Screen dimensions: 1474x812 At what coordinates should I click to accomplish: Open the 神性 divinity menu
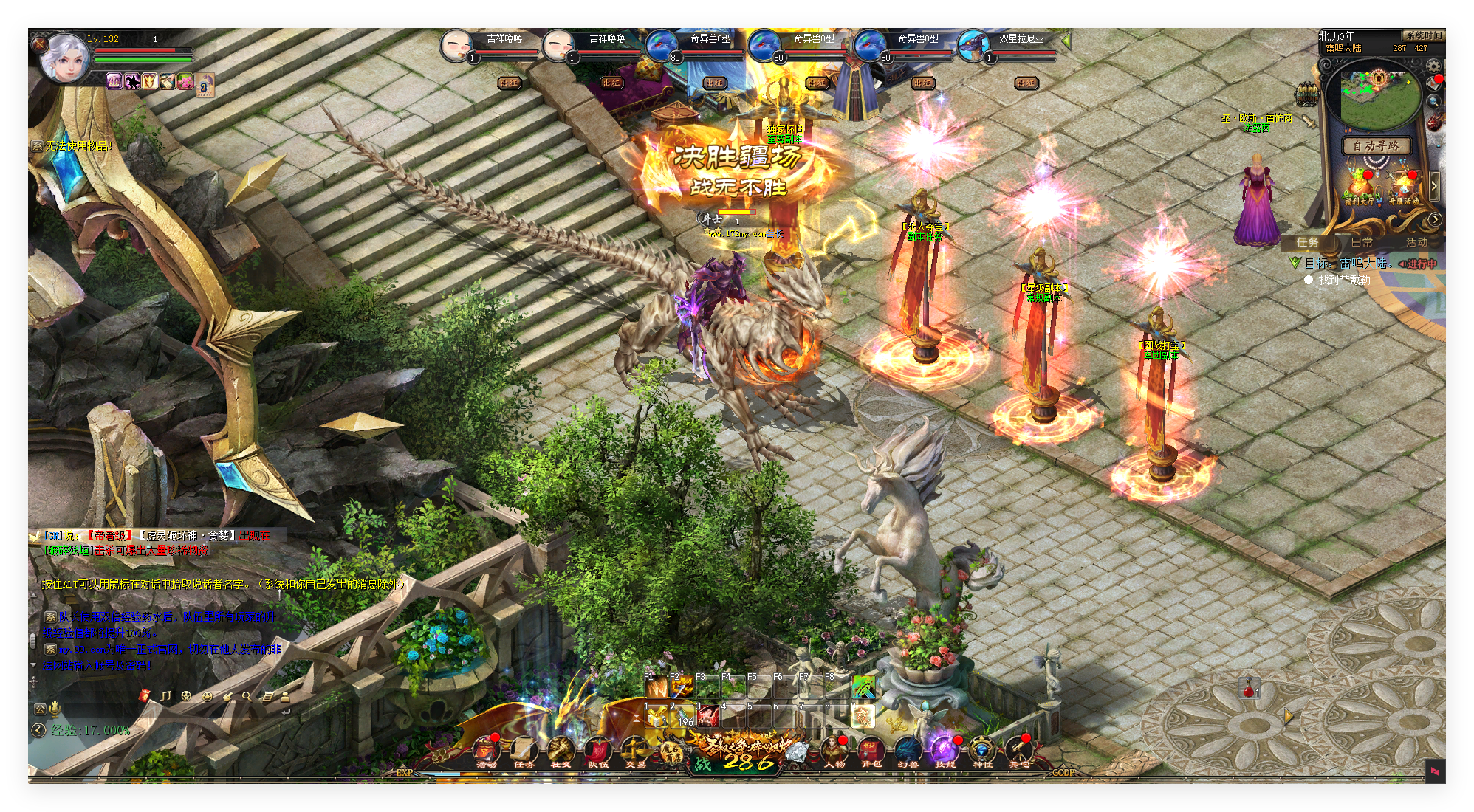tap(982, 751)
